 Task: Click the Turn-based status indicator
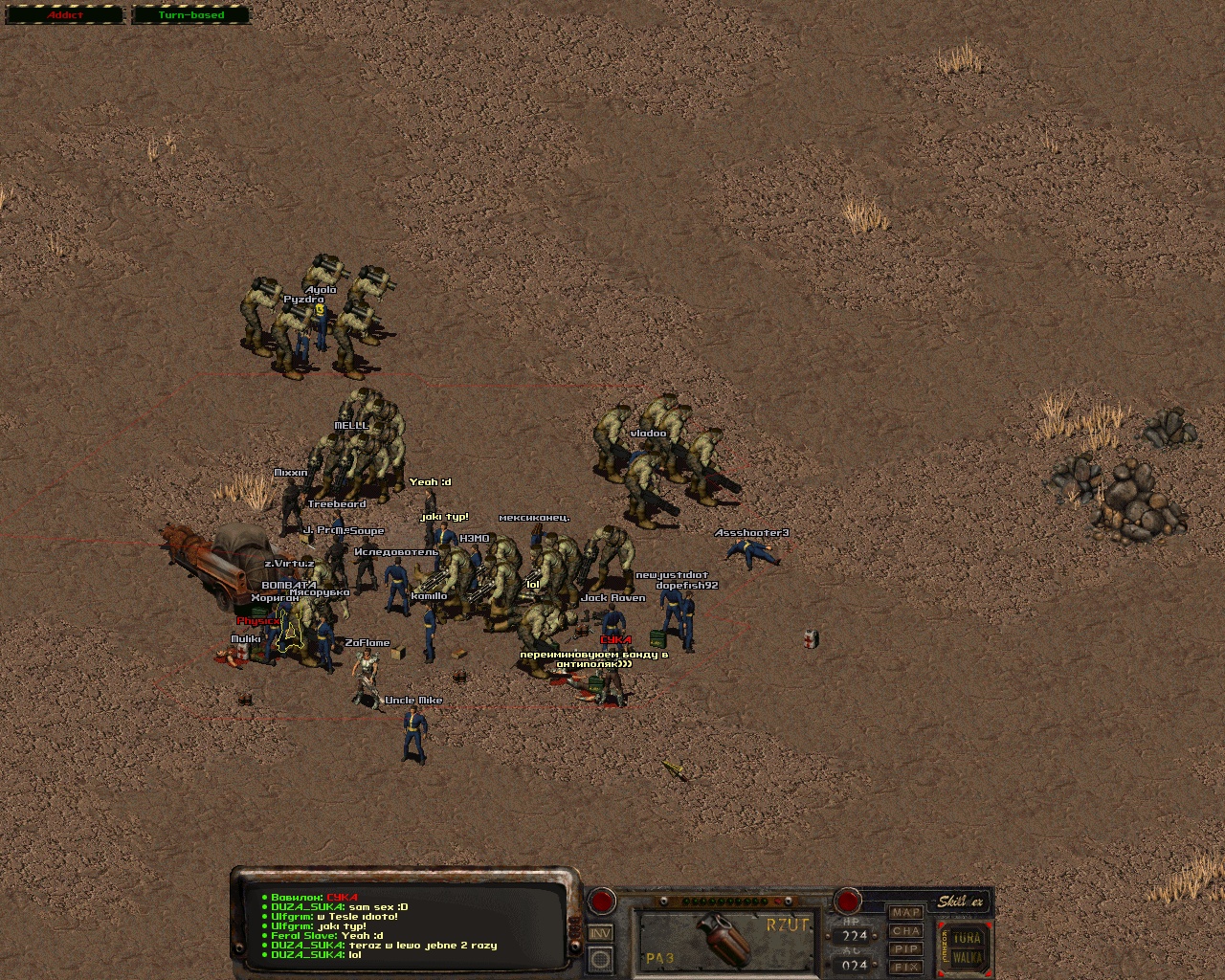coord(190,15)
